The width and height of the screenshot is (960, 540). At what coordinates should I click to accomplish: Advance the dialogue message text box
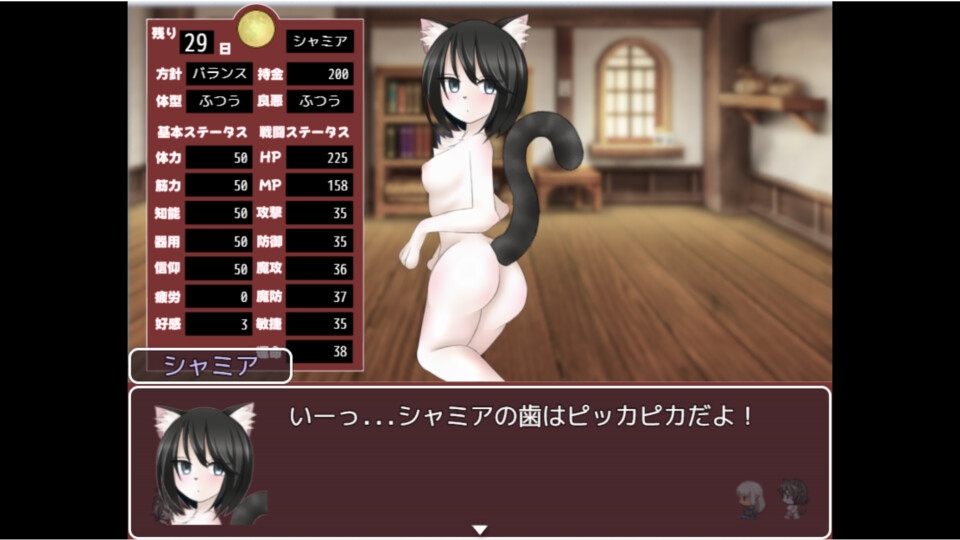click(520, 460)
